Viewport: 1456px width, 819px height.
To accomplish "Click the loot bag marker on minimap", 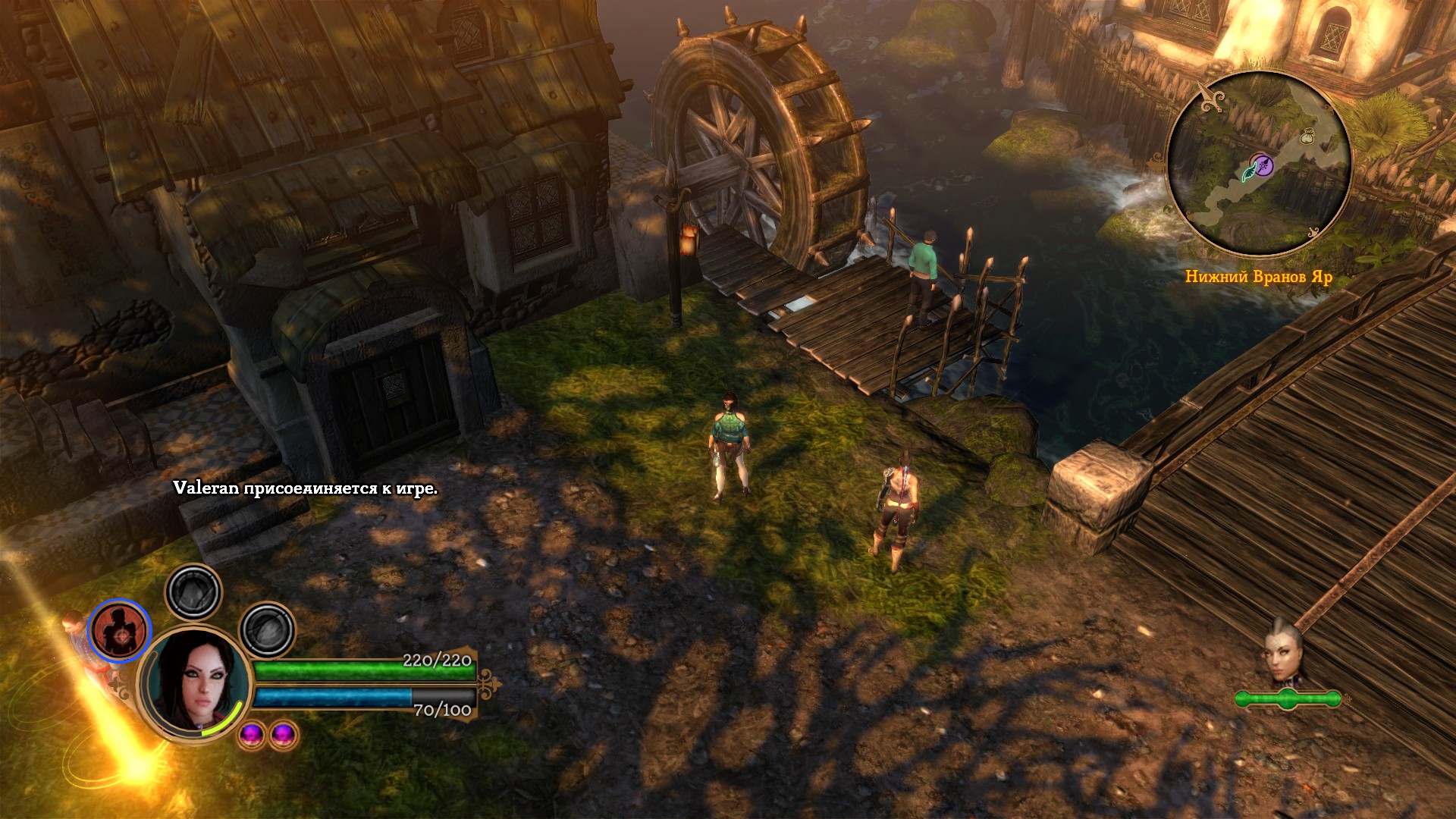I will click(x=1307, y=137).
